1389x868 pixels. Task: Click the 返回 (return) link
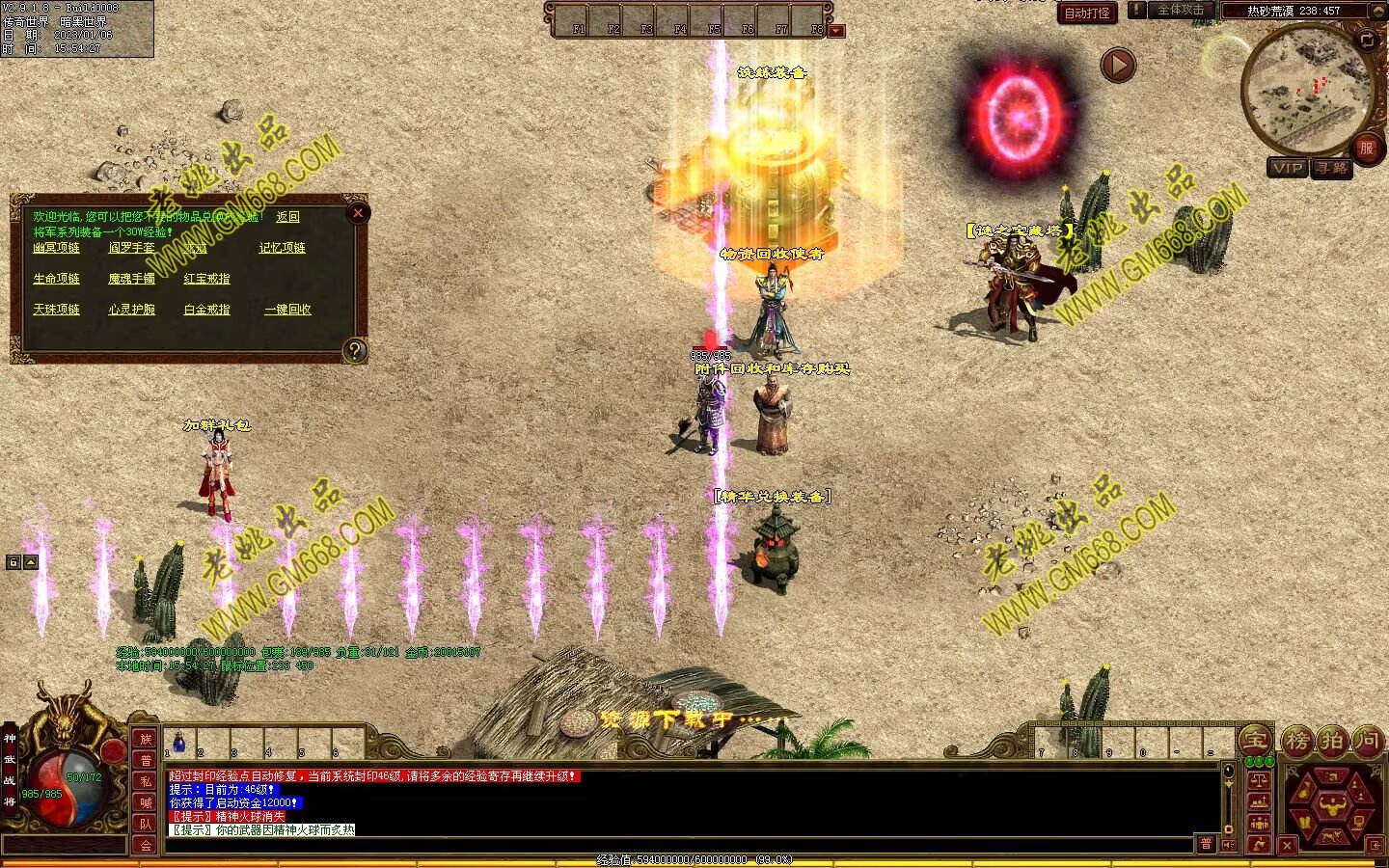coord(287,217)
